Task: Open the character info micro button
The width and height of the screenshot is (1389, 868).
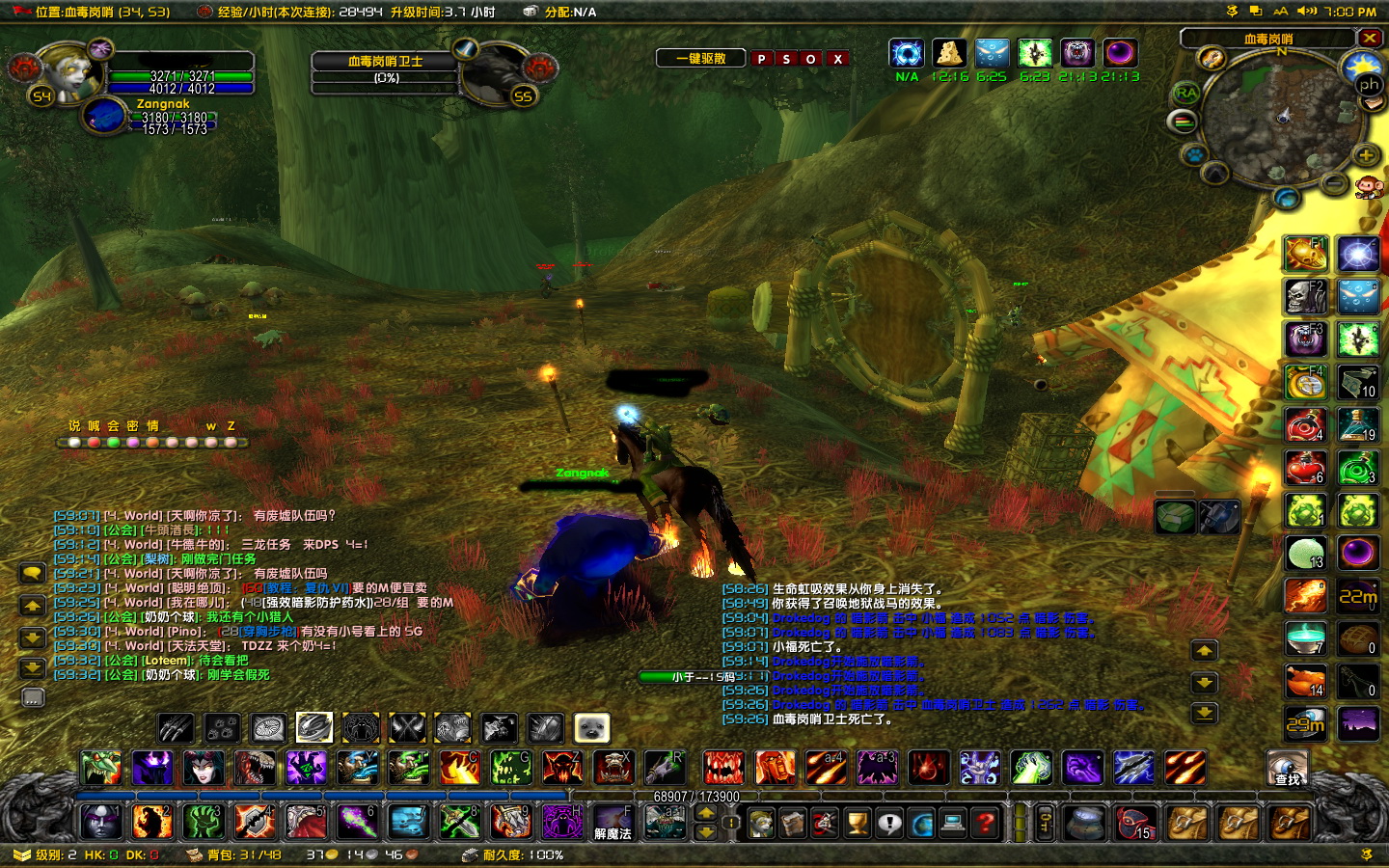Action: click(761, 824)
